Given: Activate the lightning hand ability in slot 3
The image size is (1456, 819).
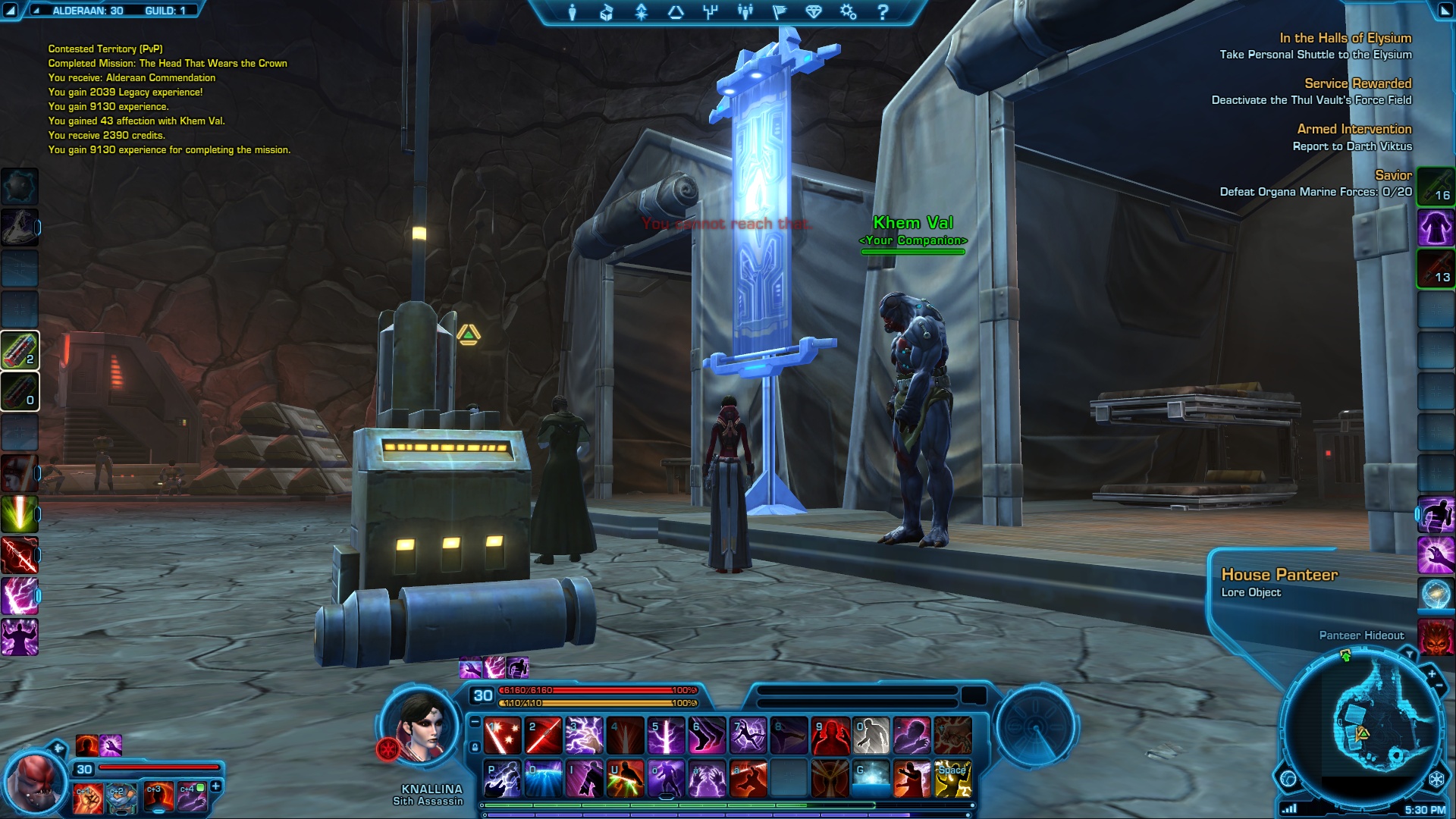Looking at the screenshot, I should (585, 736).
